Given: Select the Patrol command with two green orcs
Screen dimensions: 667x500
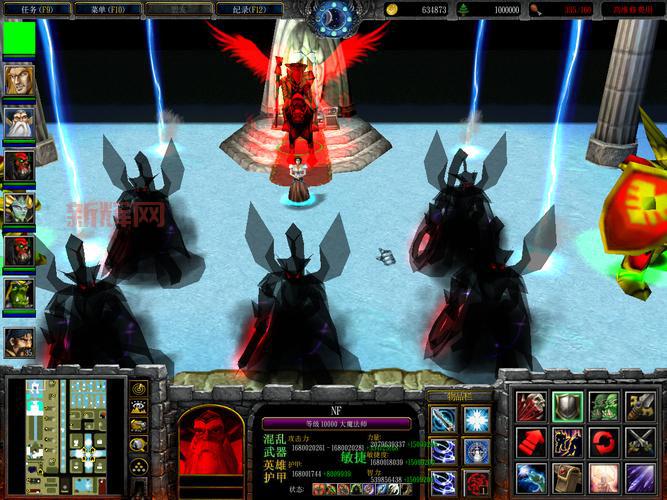Looking at the screenshot, I should pyautogui.click(x=603, y=406).
